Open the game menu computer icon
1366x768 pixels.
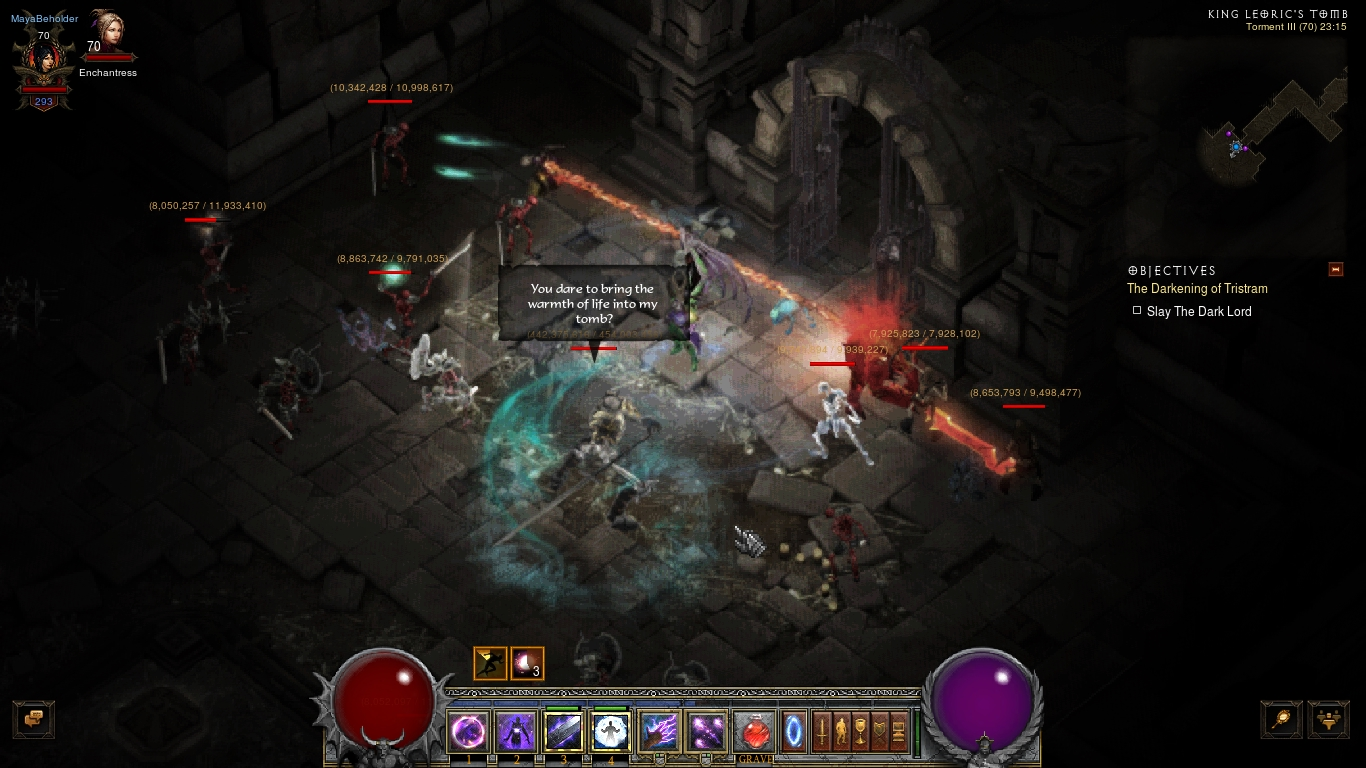coord(899,730)
